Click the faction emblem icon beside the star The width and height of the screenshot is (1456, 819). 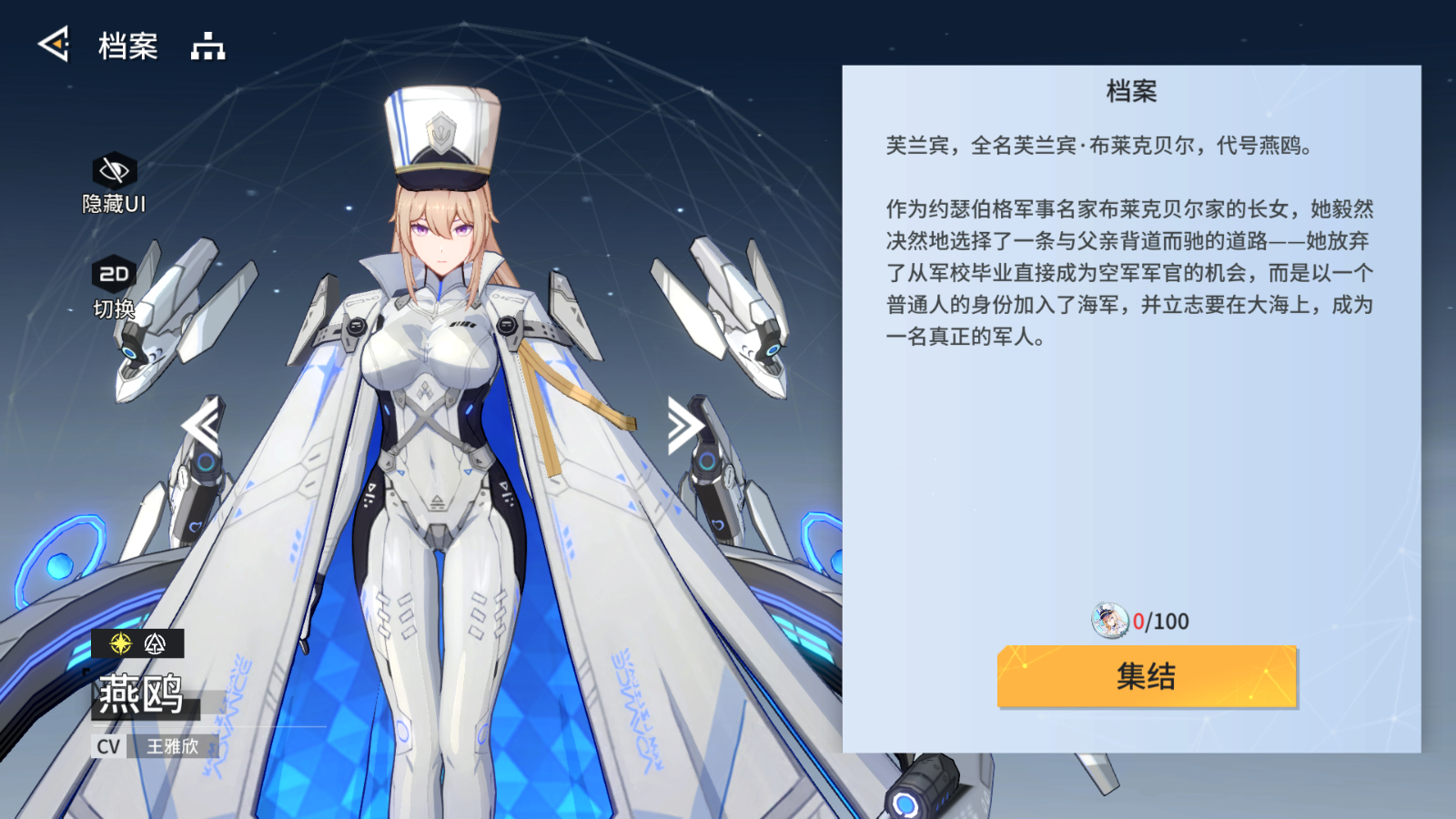[155, 644]
